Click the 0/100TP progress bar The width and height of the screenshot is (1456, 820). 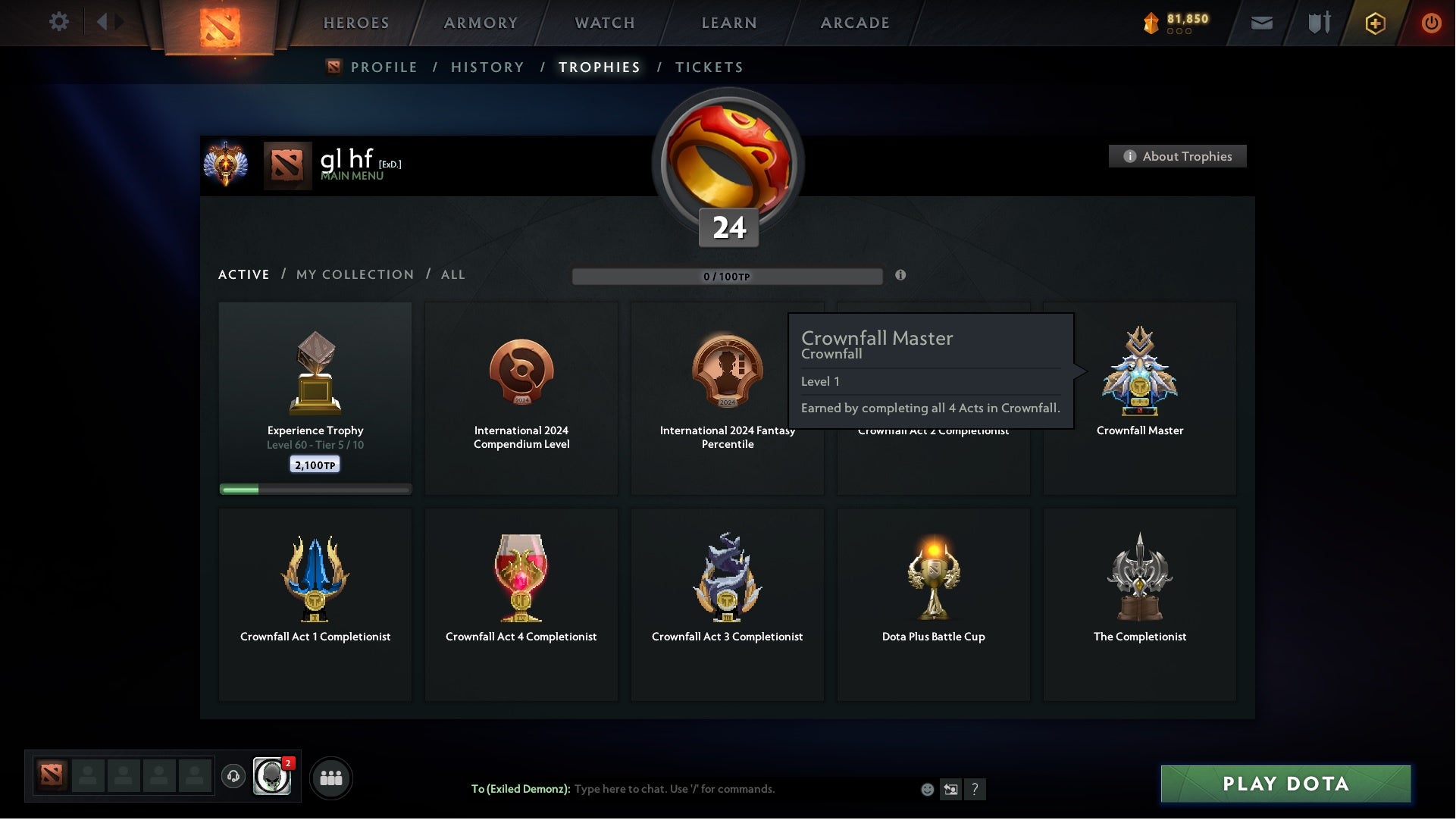pyautogui.click(x=728, y=276)
